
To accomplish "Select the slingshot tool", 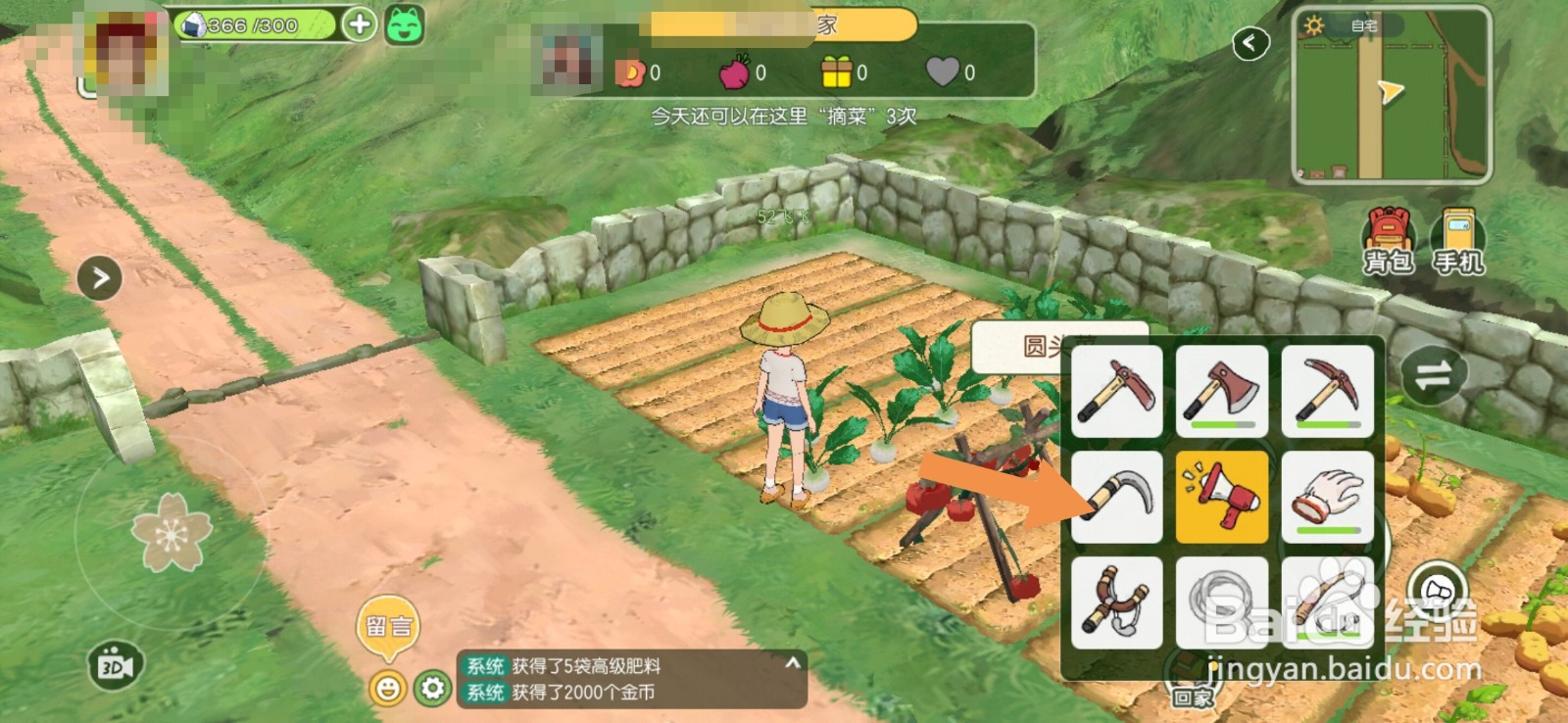I will (x=1117, y=602).
